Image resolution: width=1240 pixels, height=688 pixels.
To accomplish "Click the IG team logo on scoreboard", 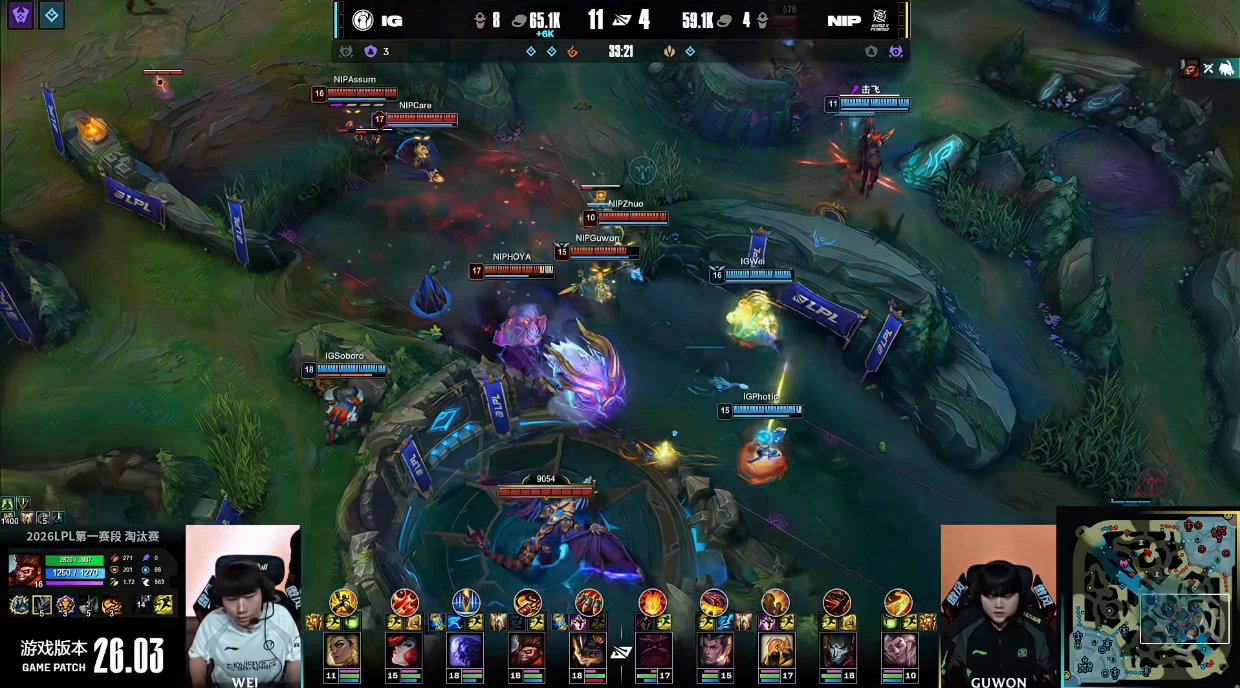I will click(362, 20).
